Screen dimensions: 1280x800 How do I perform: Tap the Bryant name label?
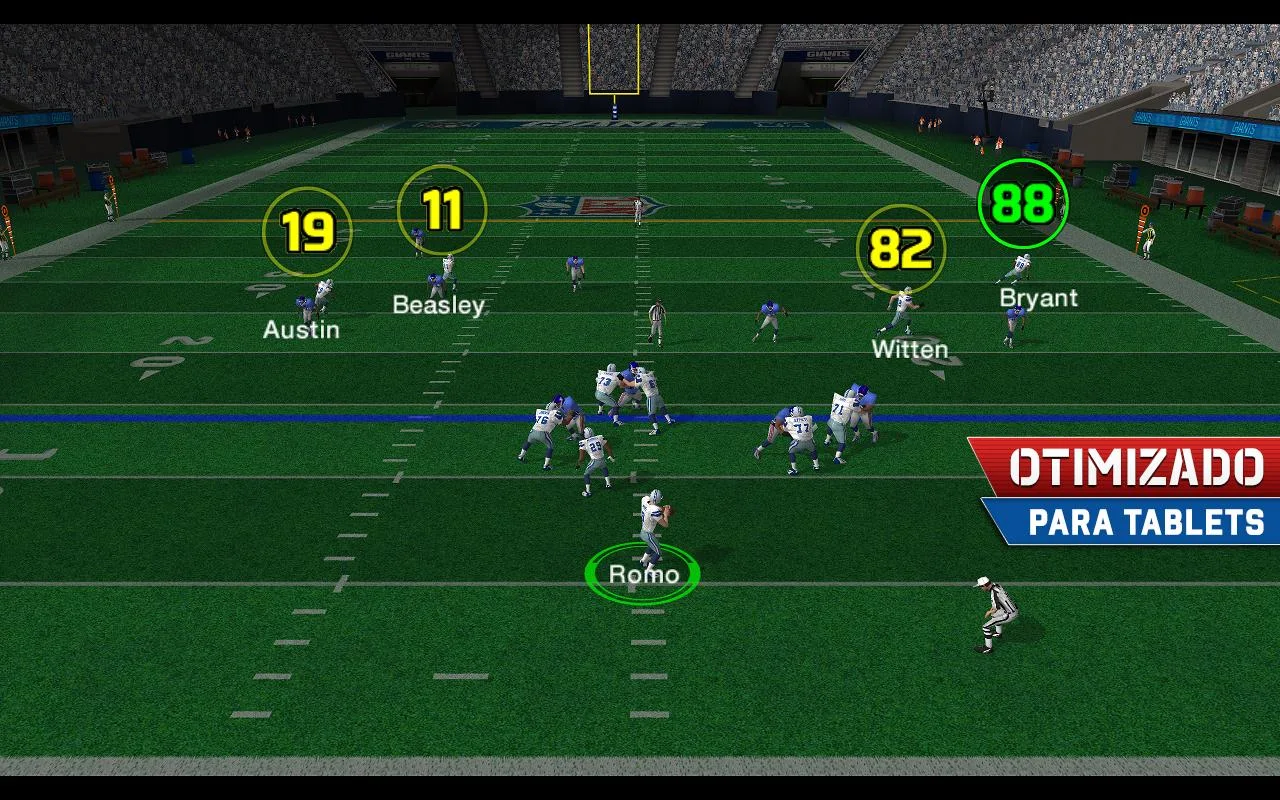point(1039,297)
